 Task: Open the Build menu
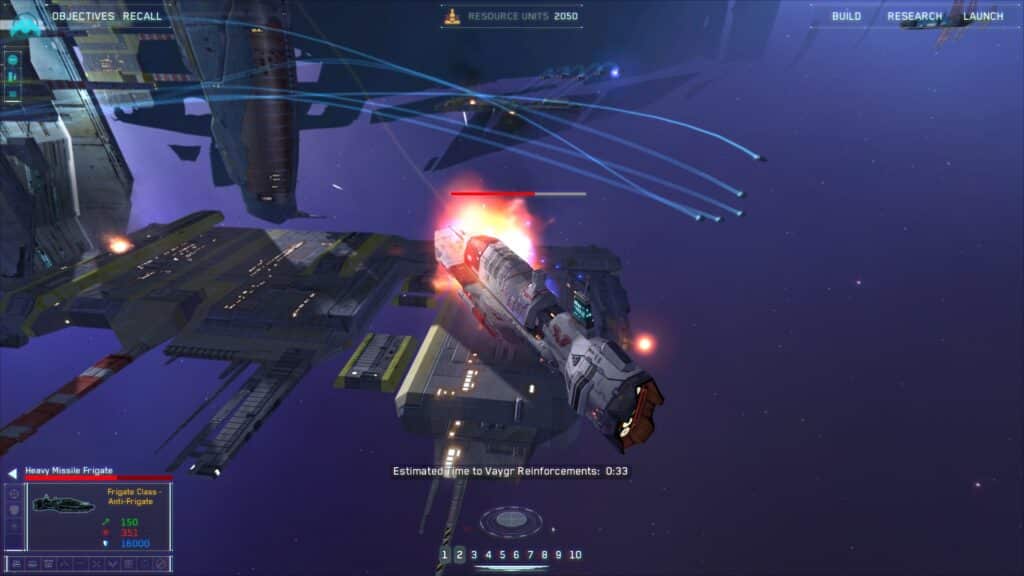[x=846, y=16]
